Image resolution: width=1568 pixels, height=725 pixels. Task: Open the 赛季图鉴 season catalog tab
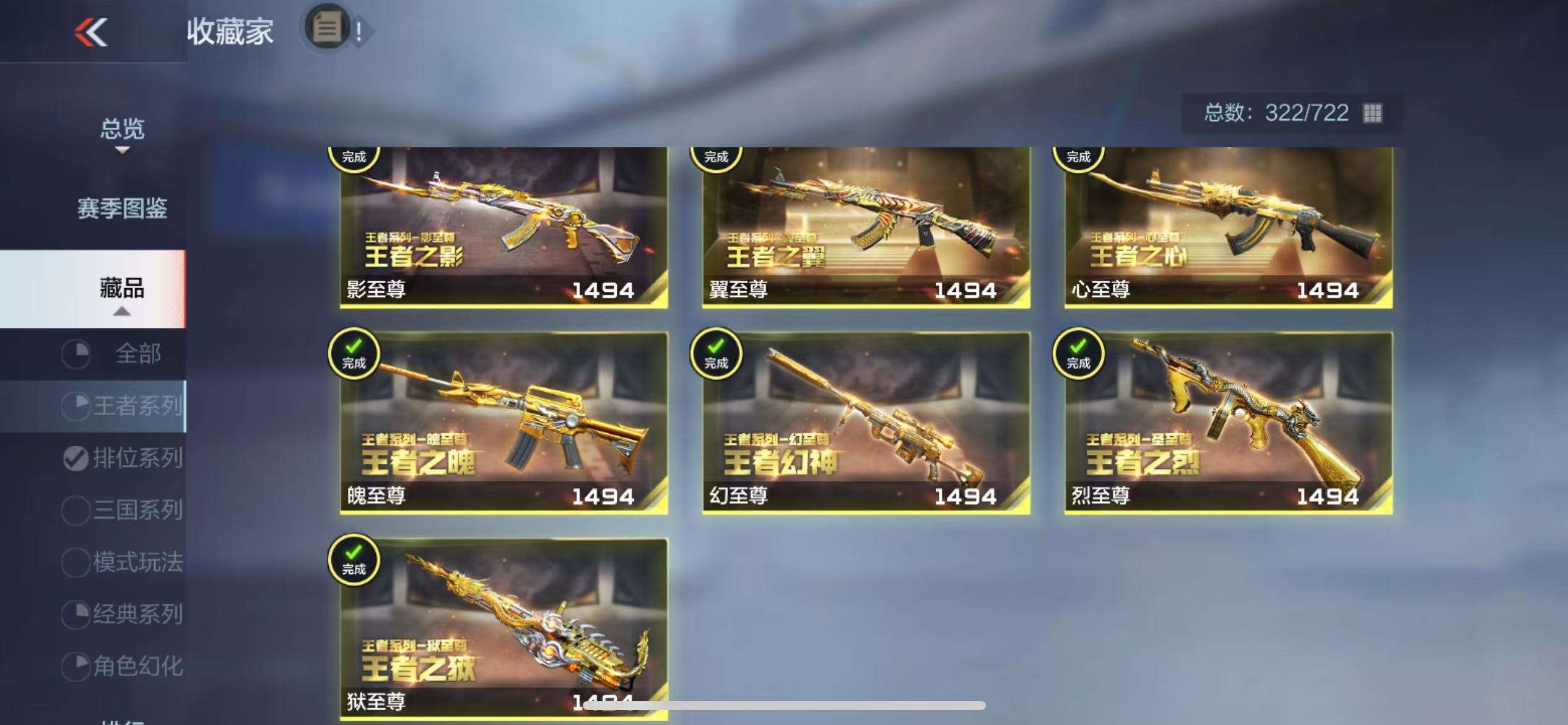[122, 209]
